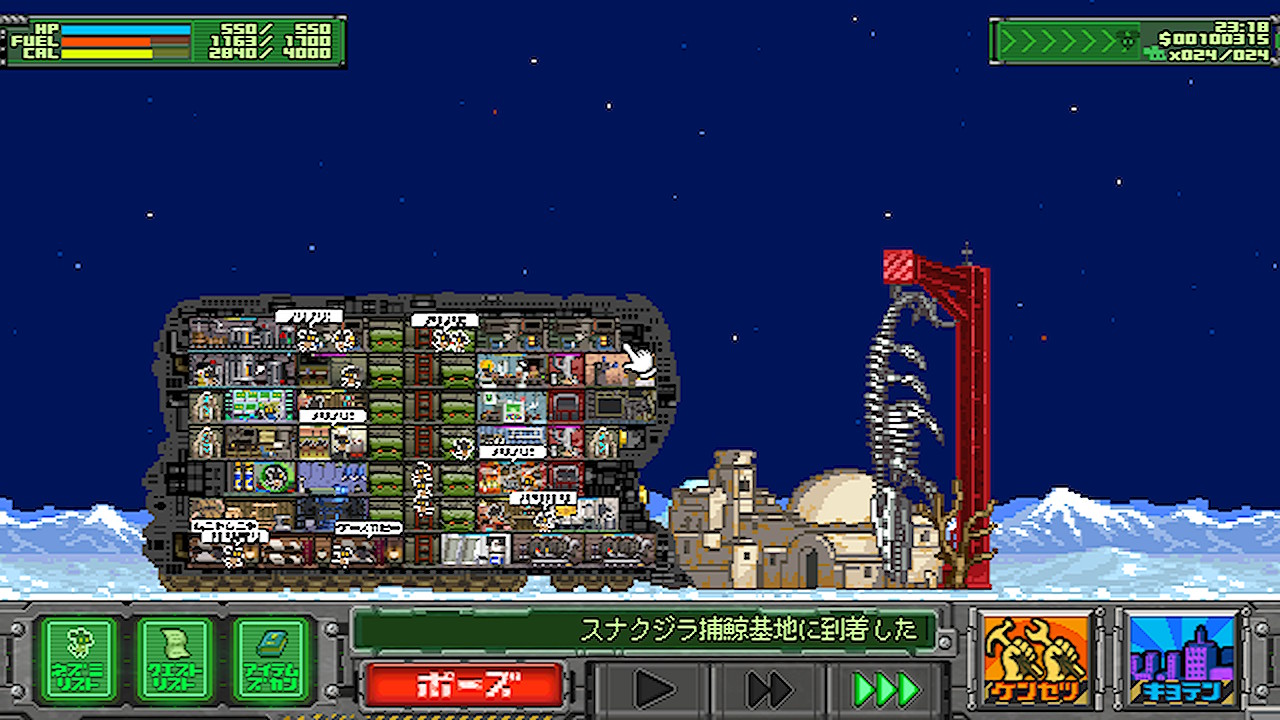Open the item encyclopedia book button
This screenshot has width=1280, height=720.
click(272, 659)
